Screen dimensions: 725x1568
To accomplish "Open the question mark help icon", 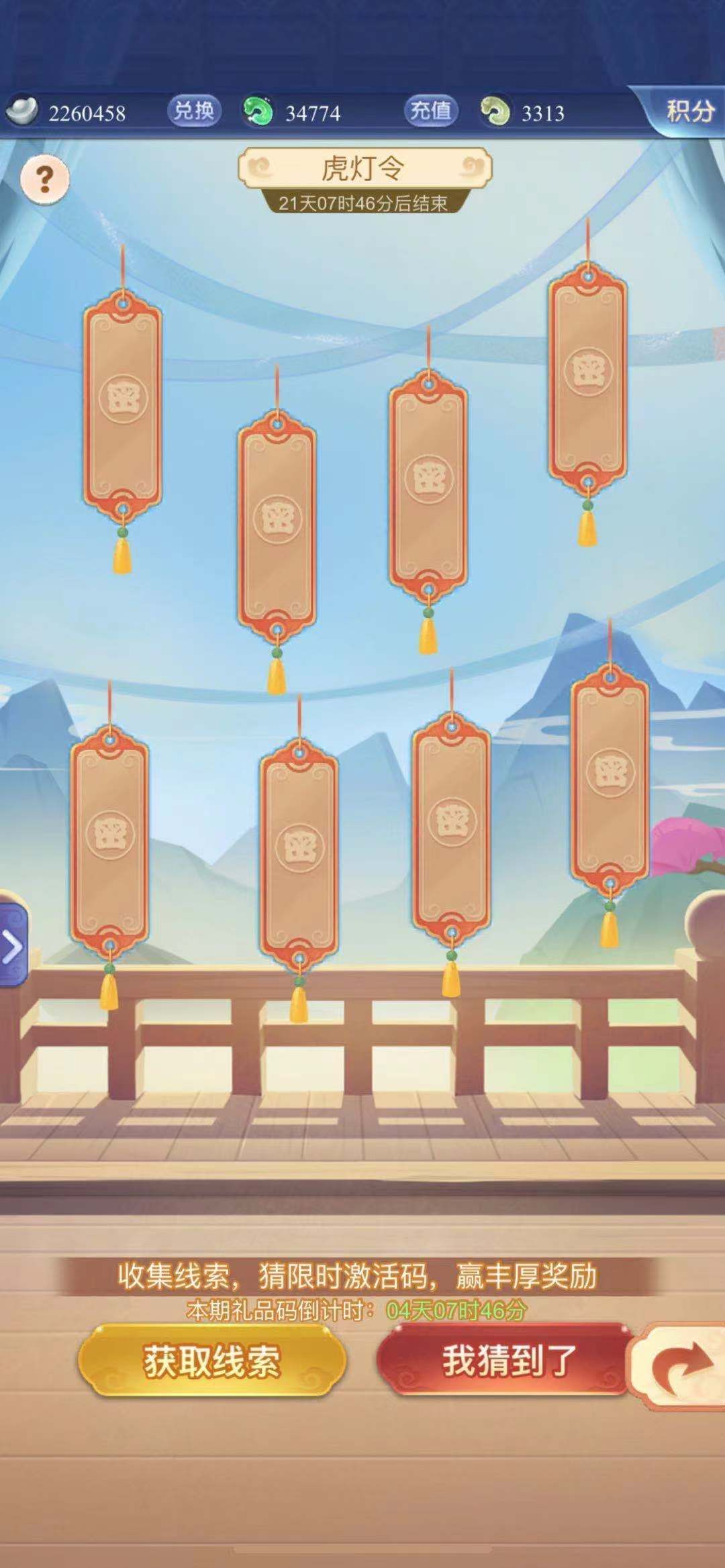I will click(44, 179).
